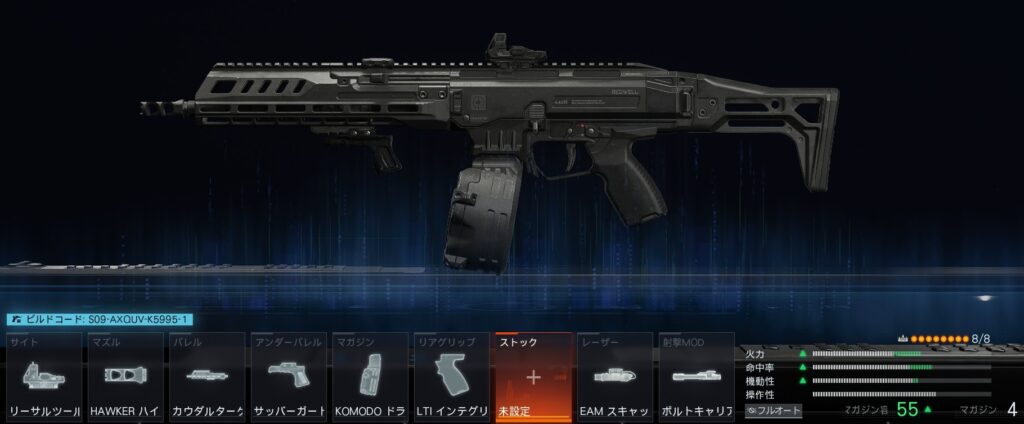Viewport: 1024px width, 424px height.
Task: Open the マズル HAWKER muzzle slot
Action: (126, 378)
